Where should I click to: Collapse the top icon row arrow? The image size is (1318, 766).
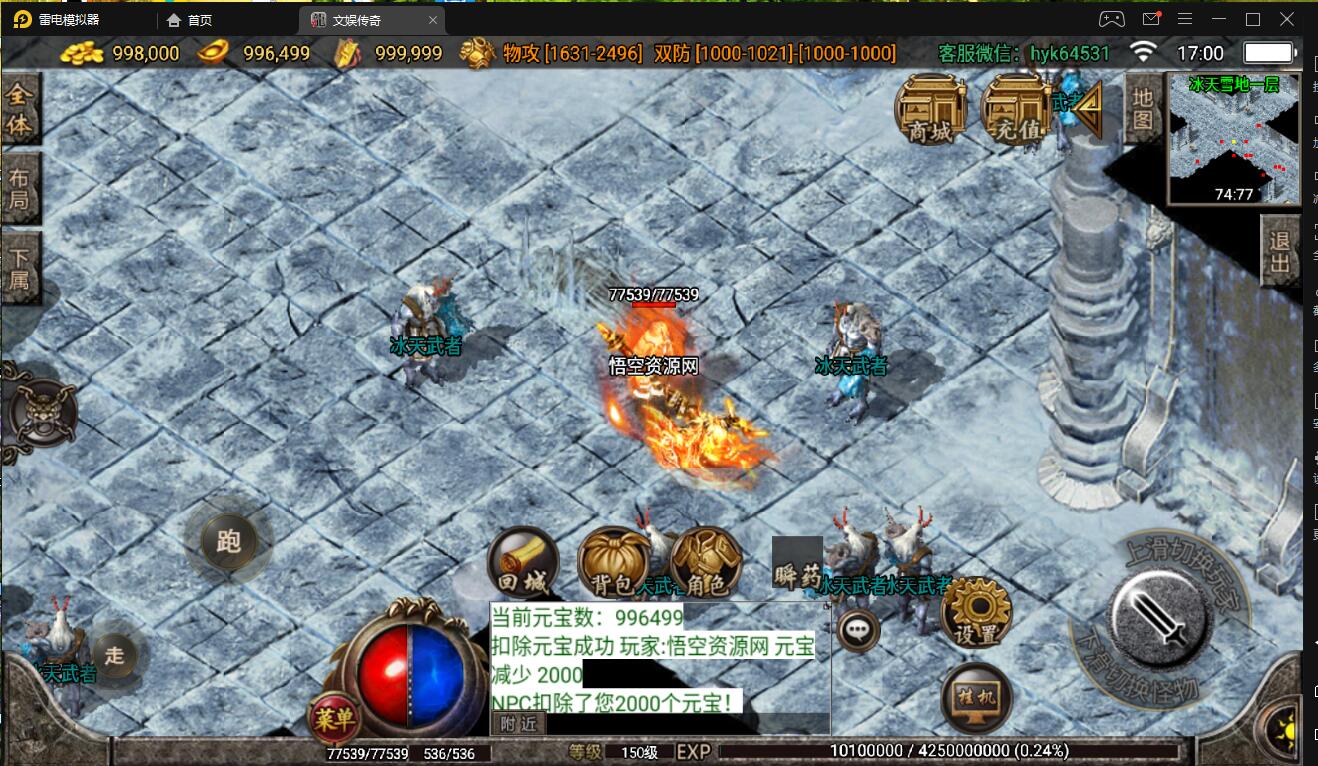[1087, 107]
